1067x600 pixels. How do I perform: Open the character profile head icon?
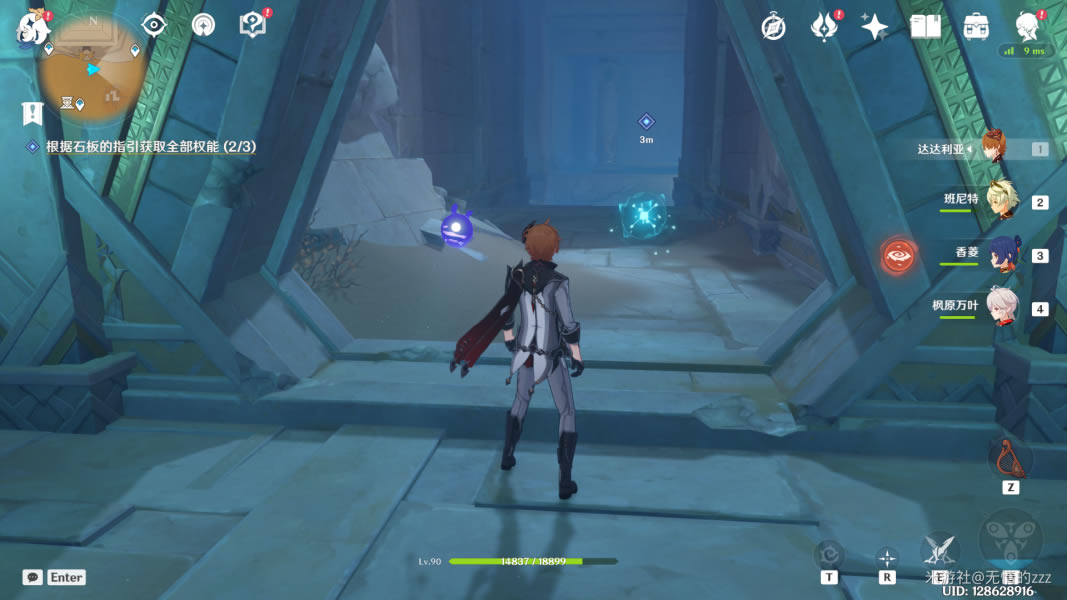(1026, 25)
